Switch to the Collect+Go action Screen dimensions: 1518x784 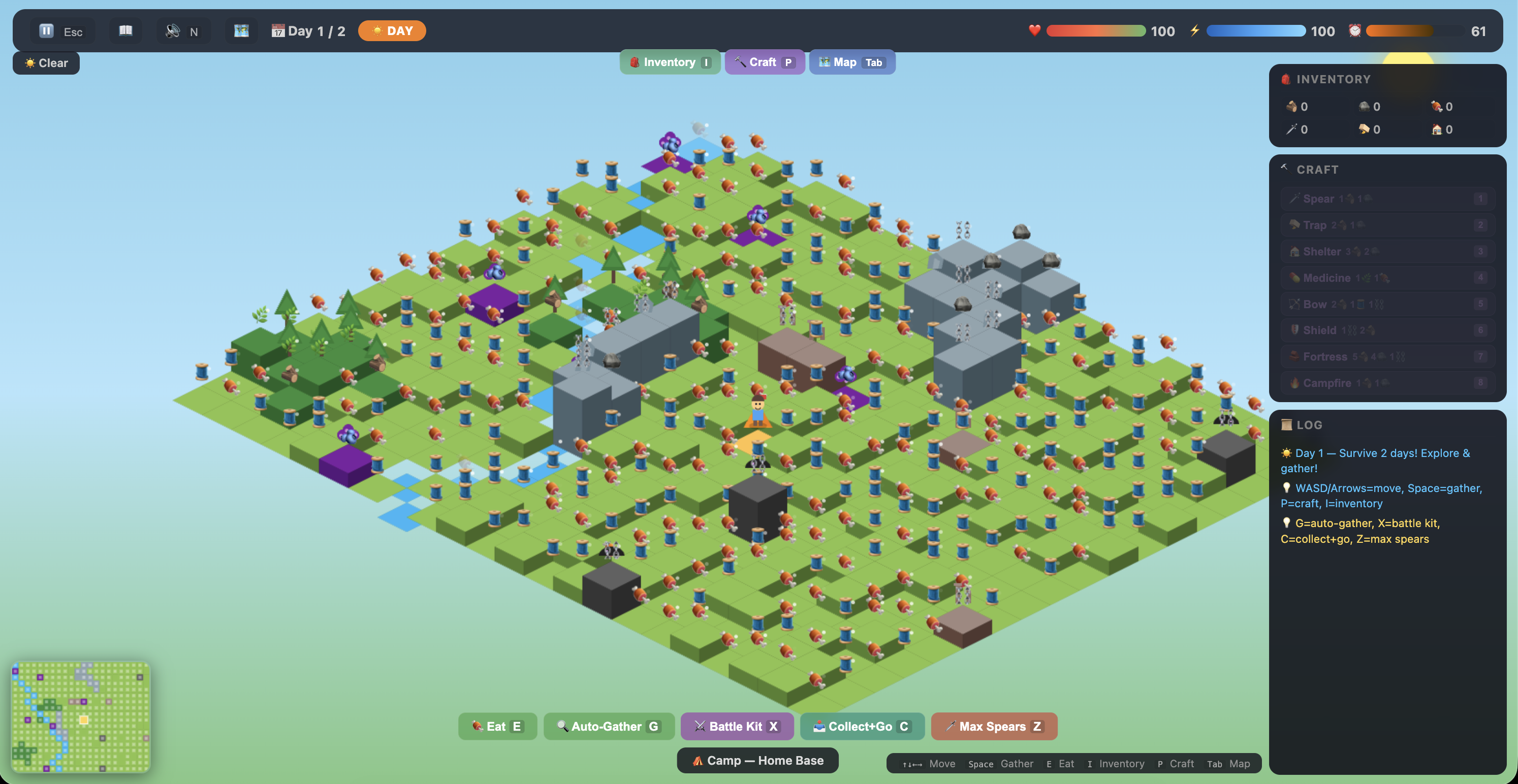(x=862, y=726)
